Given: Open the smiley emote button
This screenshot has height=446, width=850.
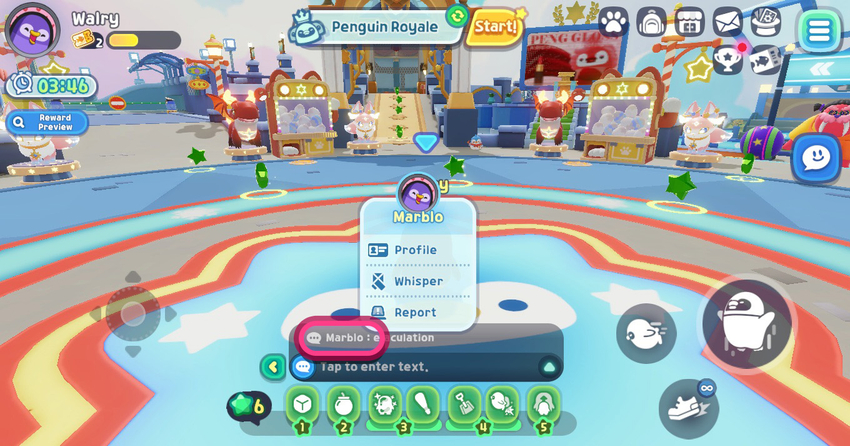Looking at the screenshot, I should pos(816,158).
